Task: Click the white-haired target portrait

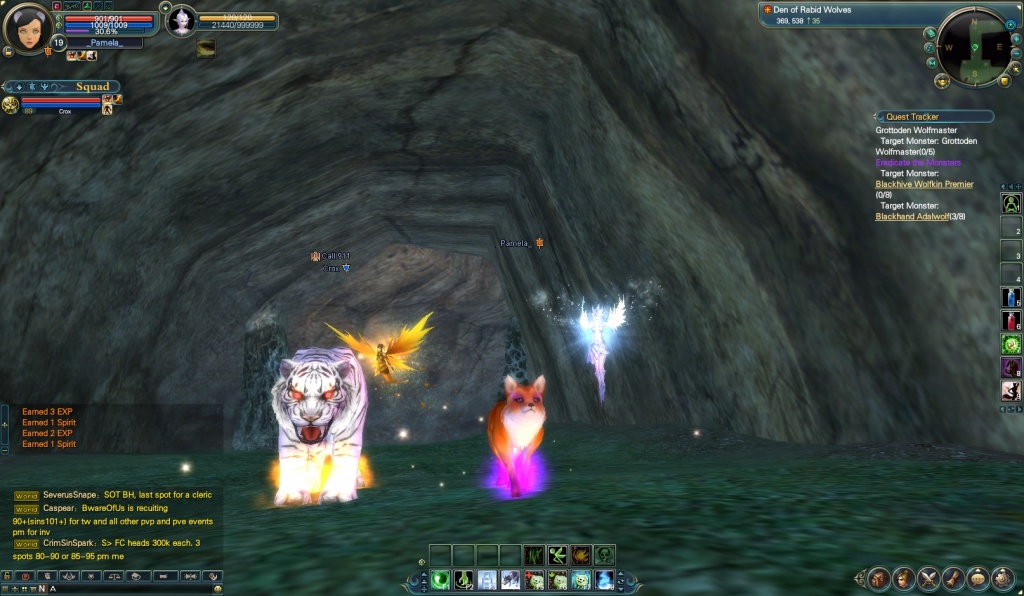Action: pyautogui.click(x=181, y=21)
